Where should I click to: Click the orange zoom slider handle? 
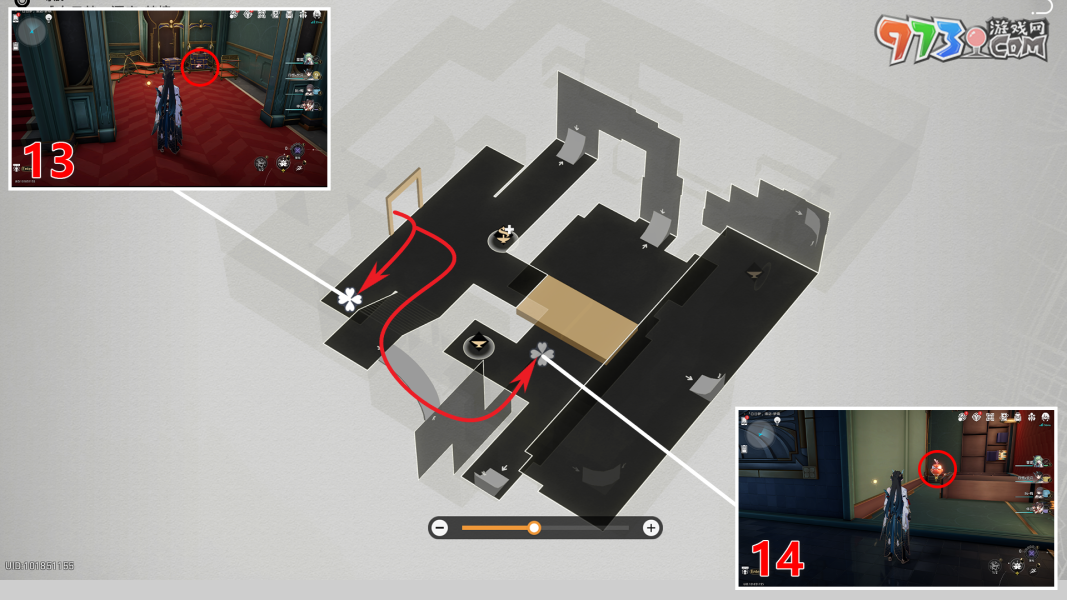coord(534,528)
